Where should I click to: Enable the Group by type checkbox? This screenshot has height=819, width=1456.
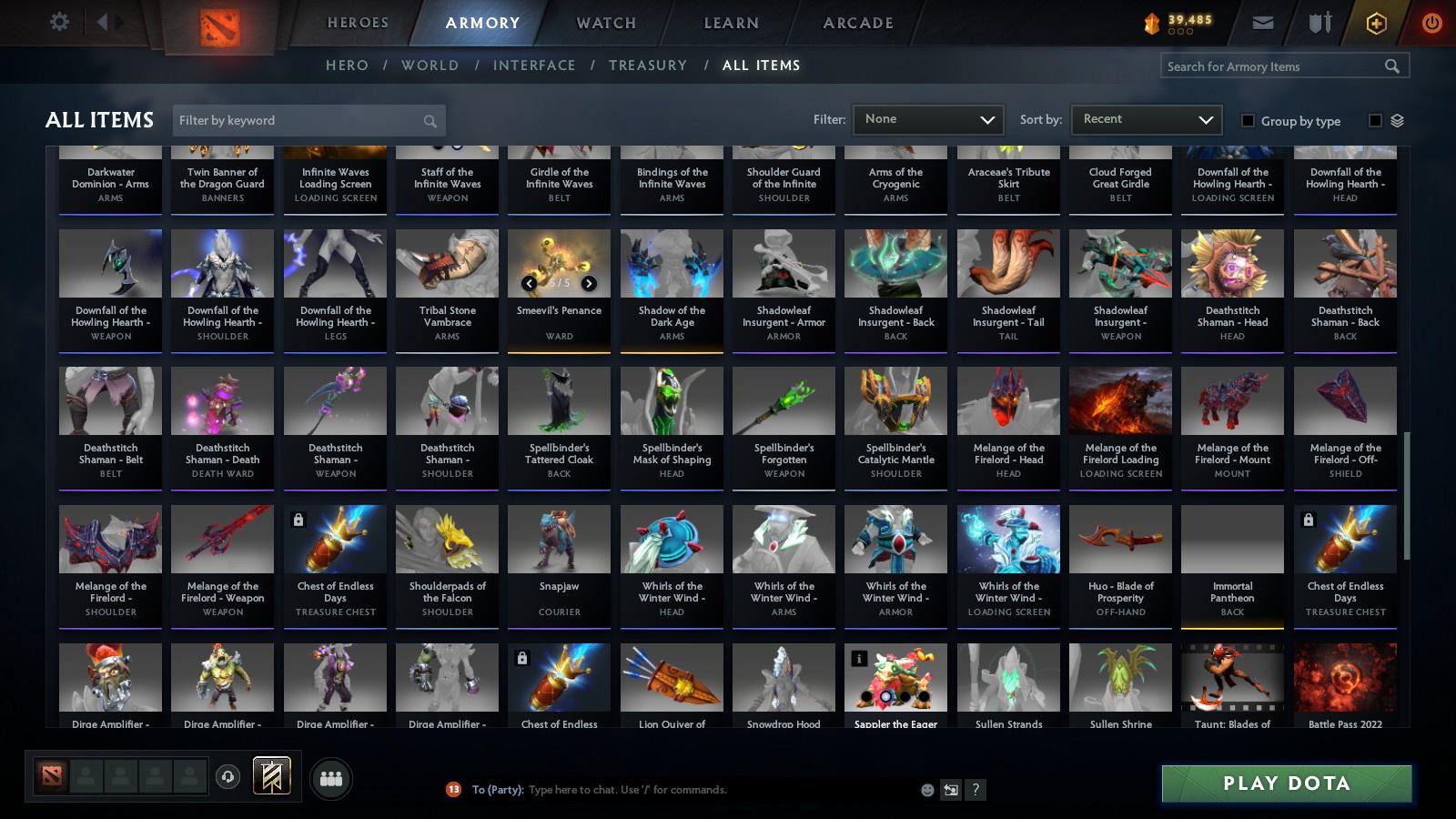[x=1250, y=121]
